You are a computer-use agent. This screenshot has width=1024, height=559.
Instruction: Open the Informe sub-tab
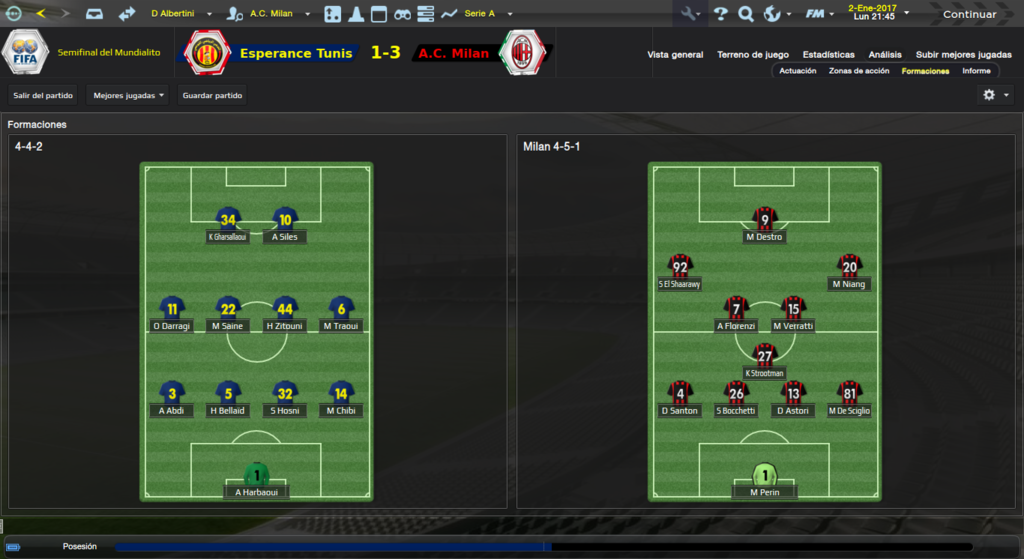coord(976,71)
